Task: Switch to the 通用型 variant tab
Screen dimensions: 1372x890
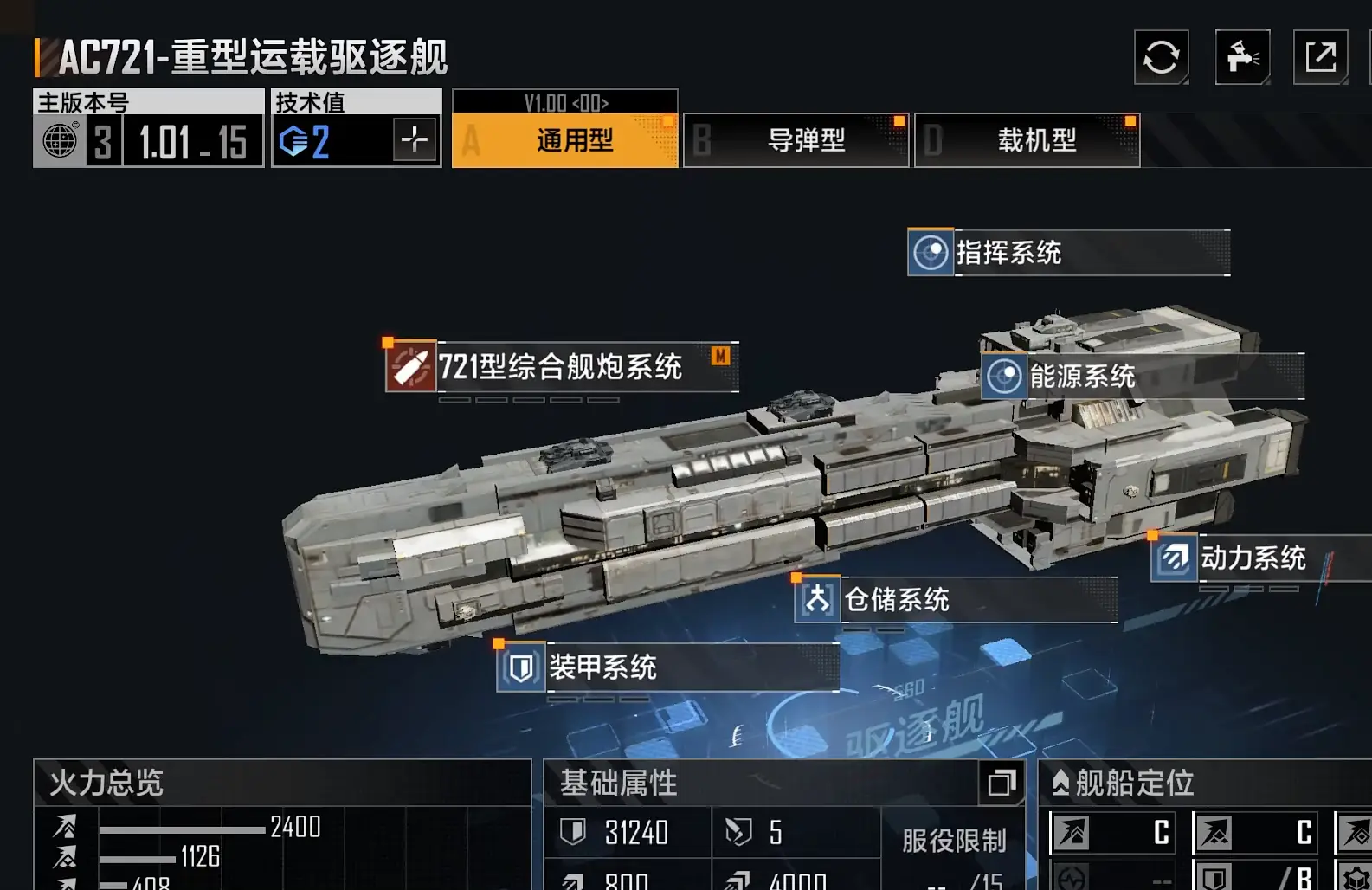Action: click(x=564, y=140)
